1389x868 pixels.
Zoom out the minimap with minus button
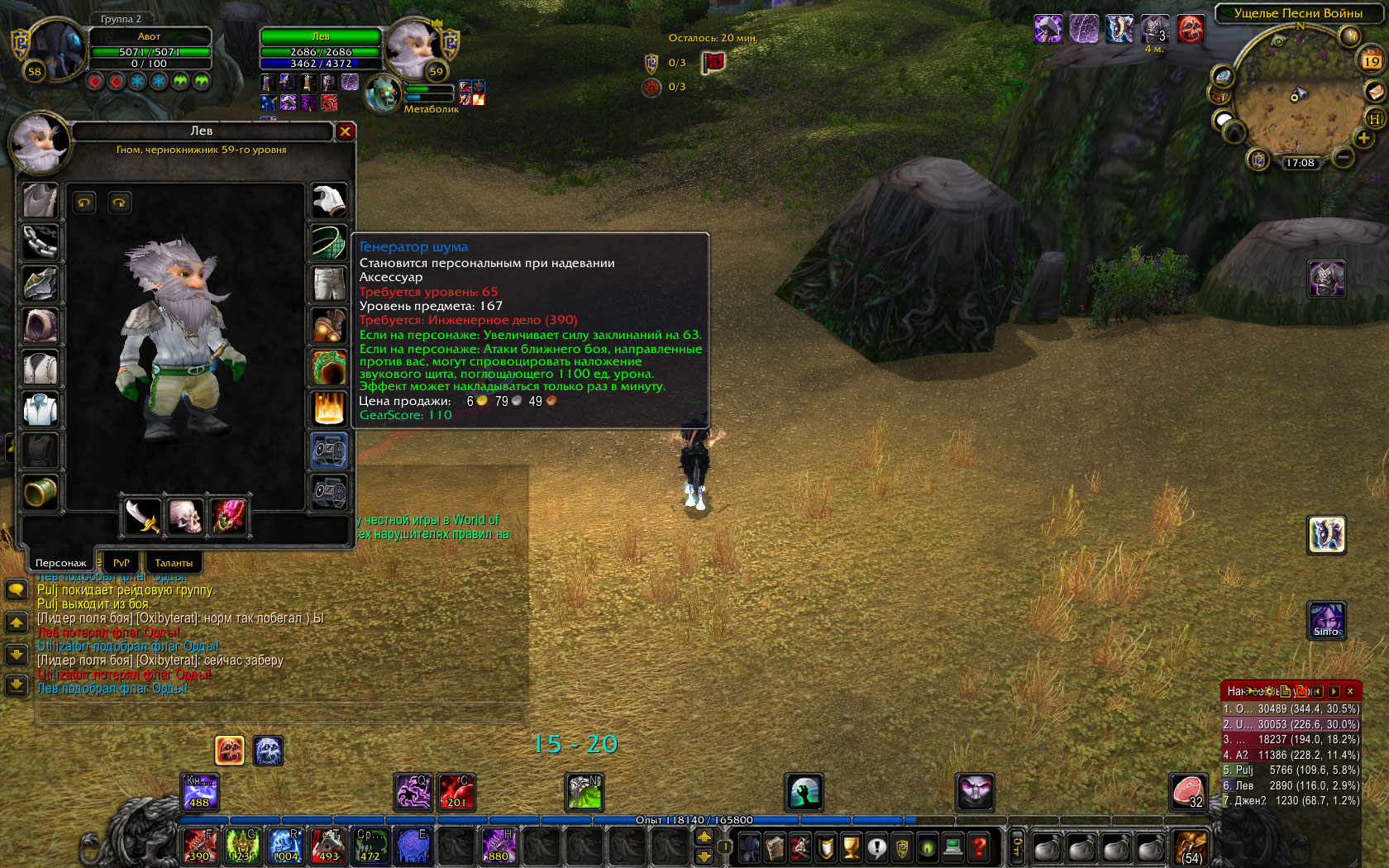pyautogui.click(x=1344, y=156)
